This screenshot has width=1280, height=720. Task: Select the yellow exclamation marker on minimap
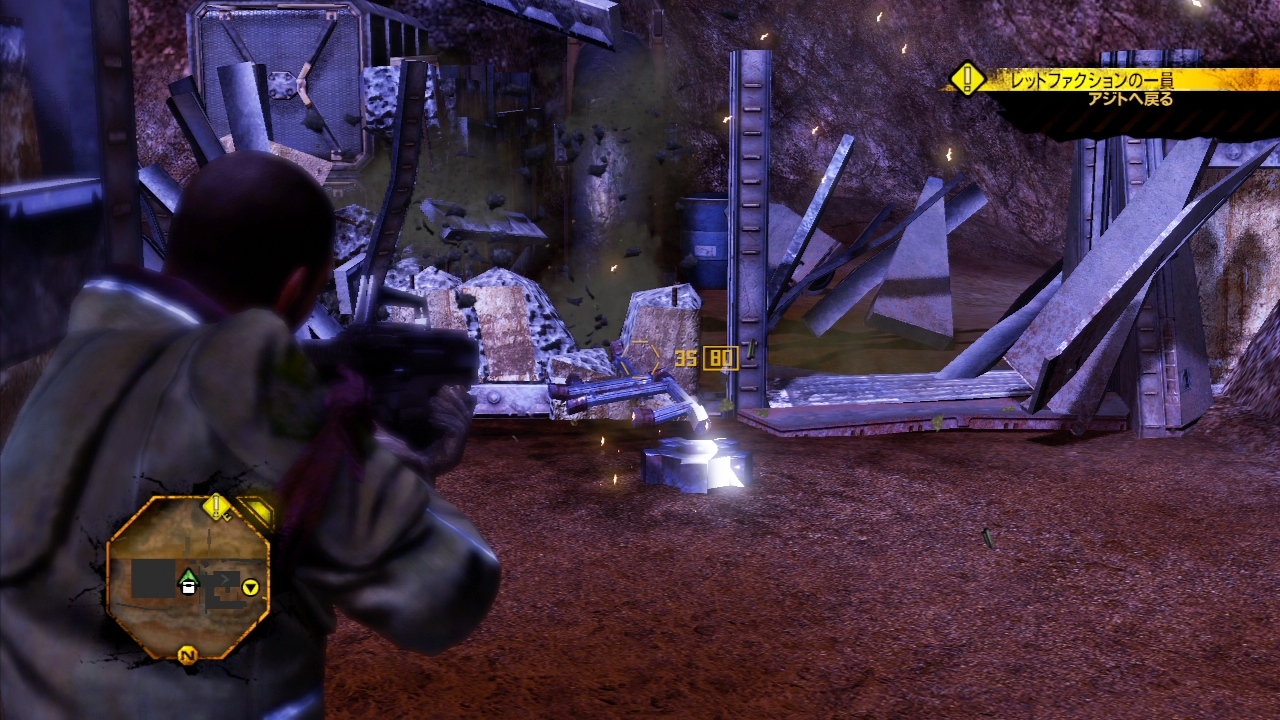(x=217, y=506)
